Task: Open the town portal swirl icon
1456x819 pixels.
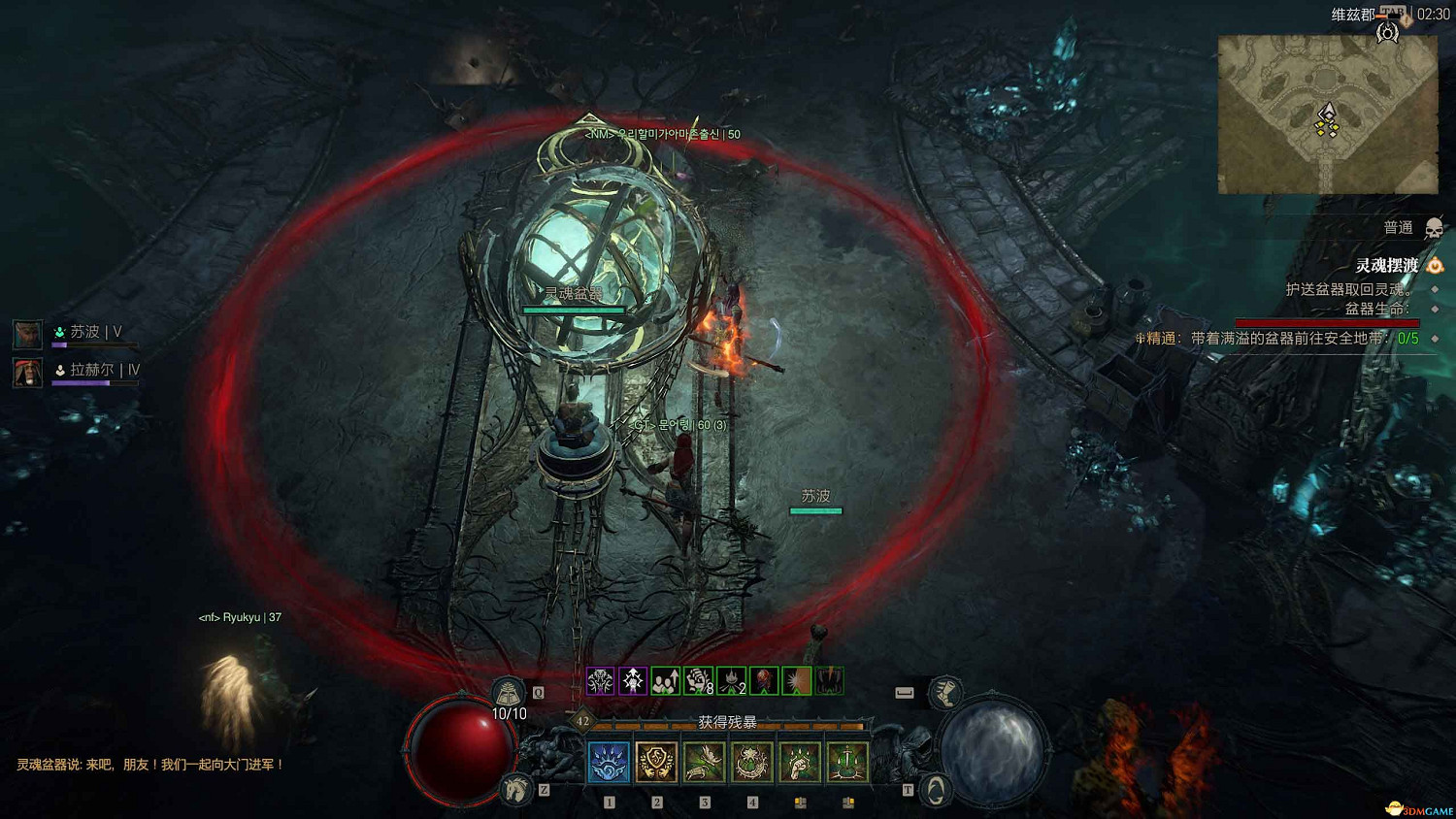Action: click(934, 790)
